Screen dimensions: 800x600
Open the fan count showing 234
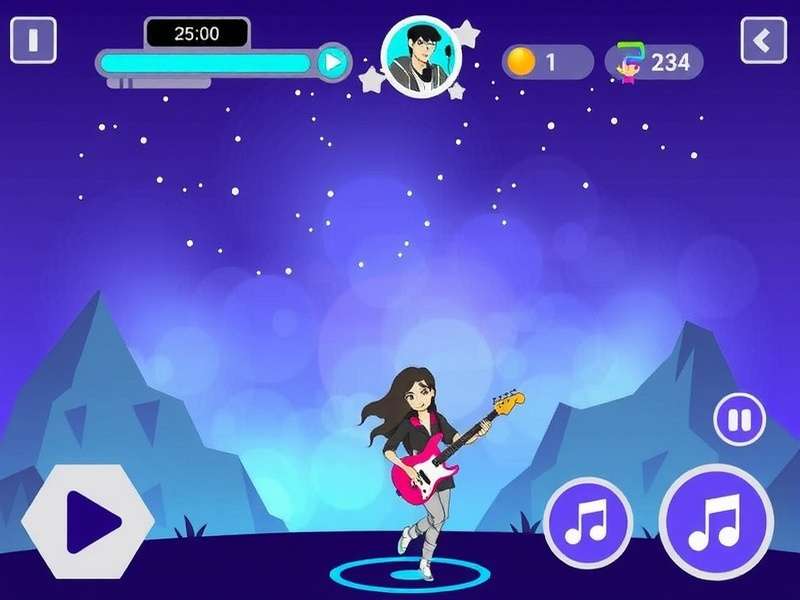(654, 62)
